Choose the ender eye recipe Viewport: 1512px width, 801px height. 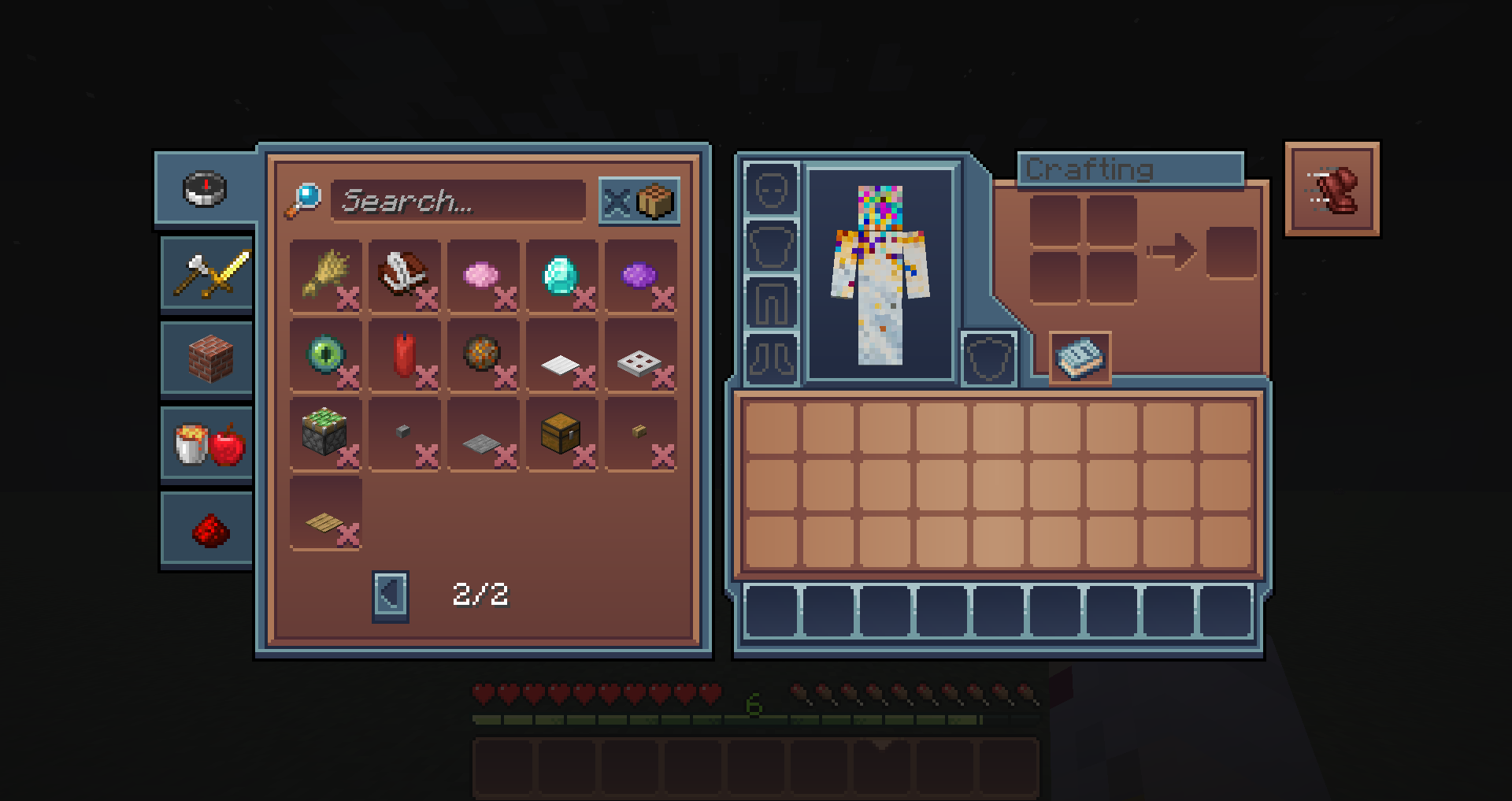tap(325, 354)
